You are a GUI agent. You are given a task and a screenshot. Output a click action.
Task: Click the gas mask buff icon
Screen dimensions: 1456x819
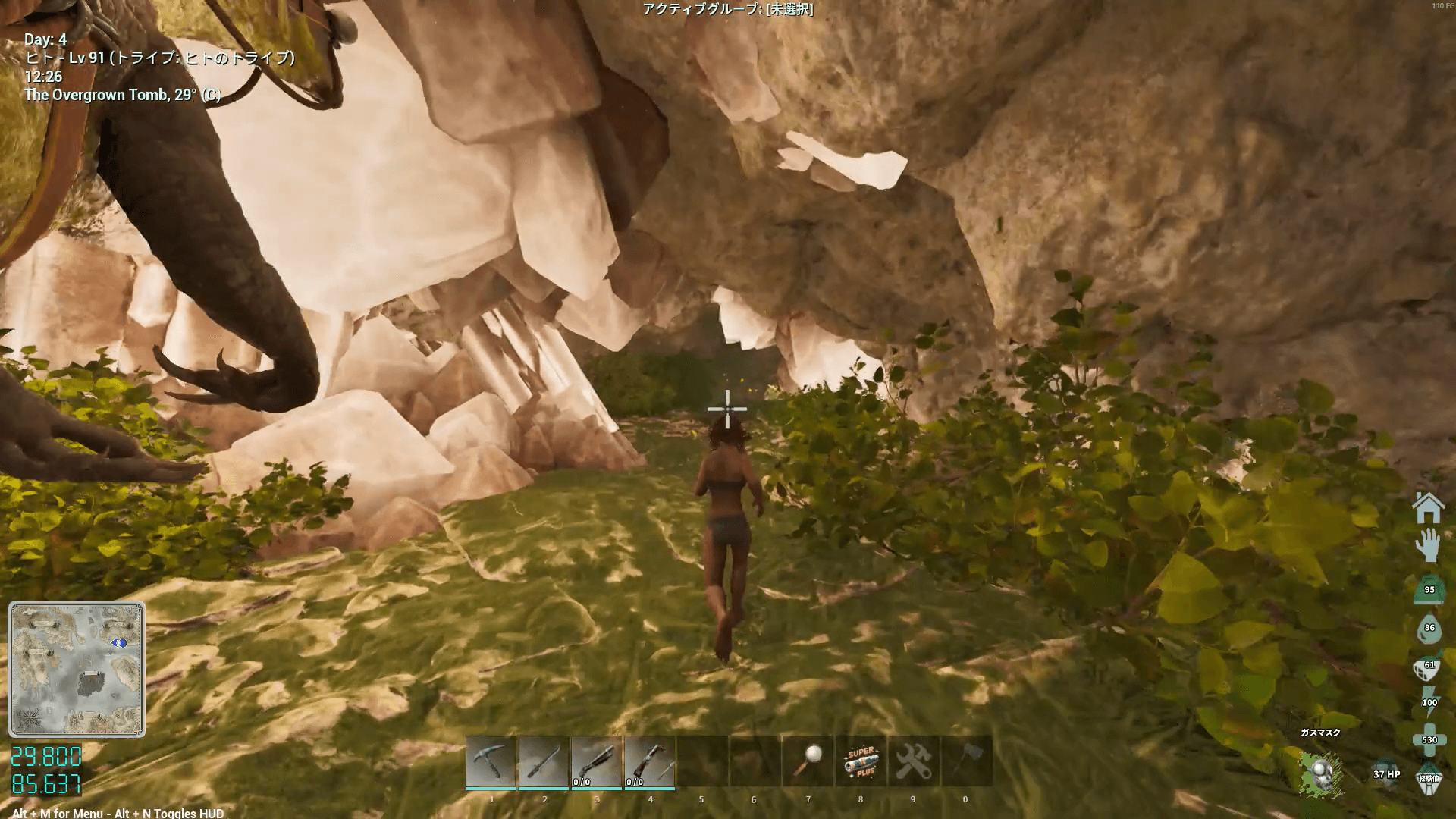coord(1320,774)
